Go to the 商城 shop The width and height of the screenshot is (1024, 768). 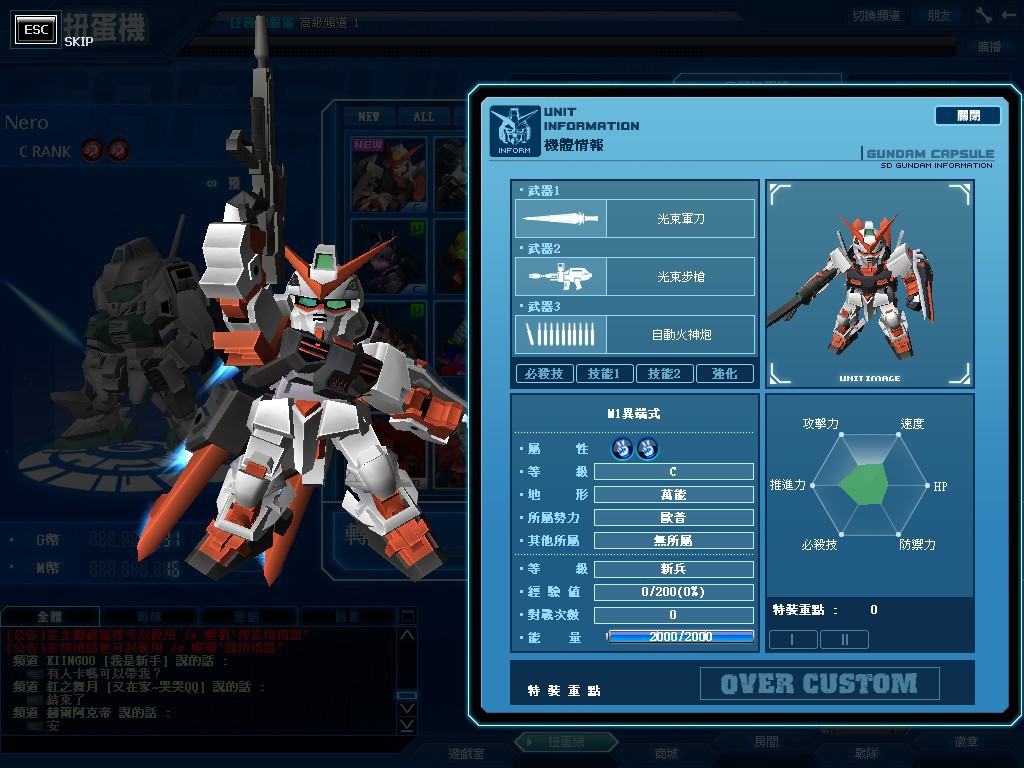pos(665,753)
